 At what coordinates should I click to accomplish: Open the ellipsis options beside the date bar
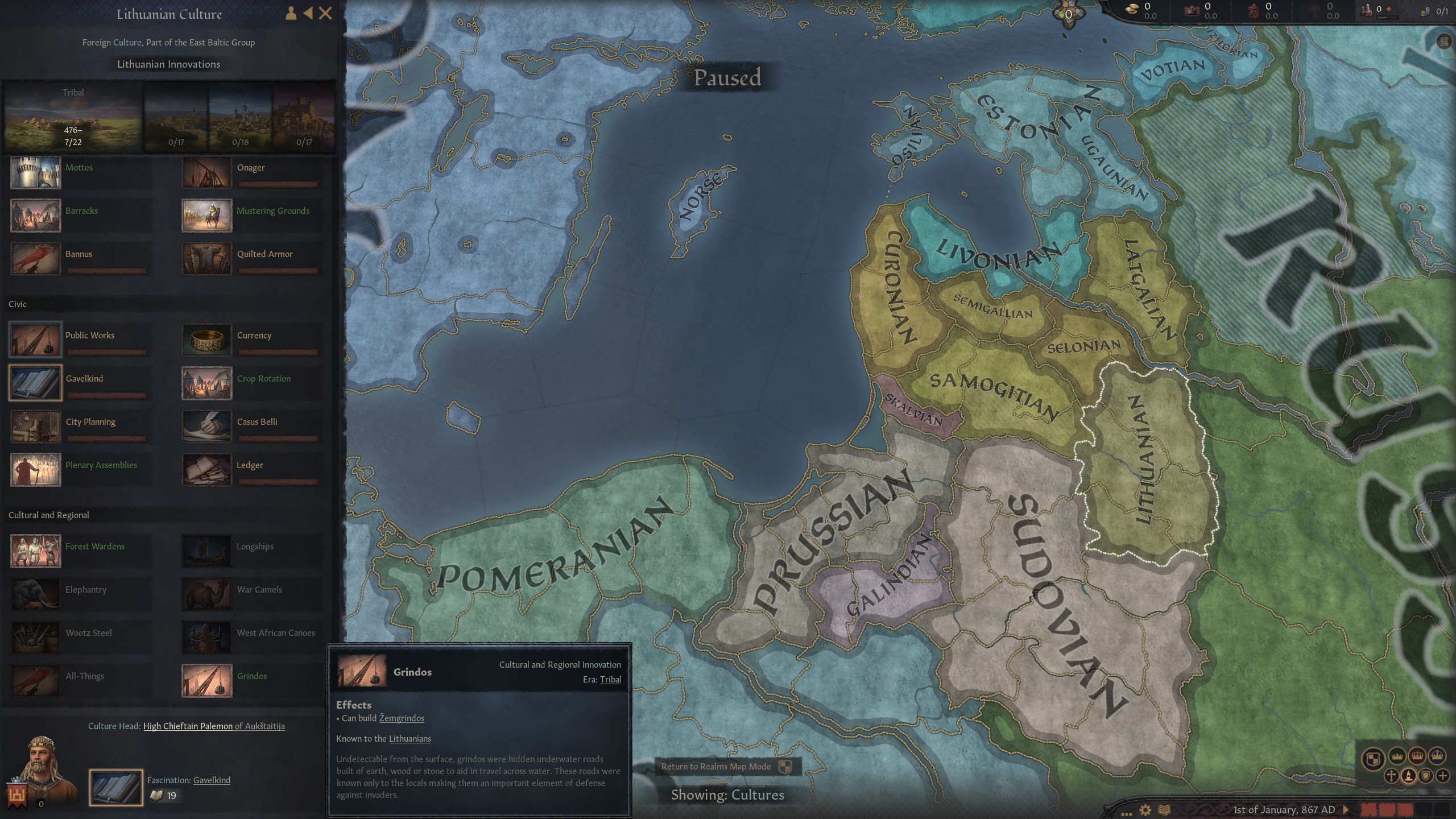[1127, 814]
